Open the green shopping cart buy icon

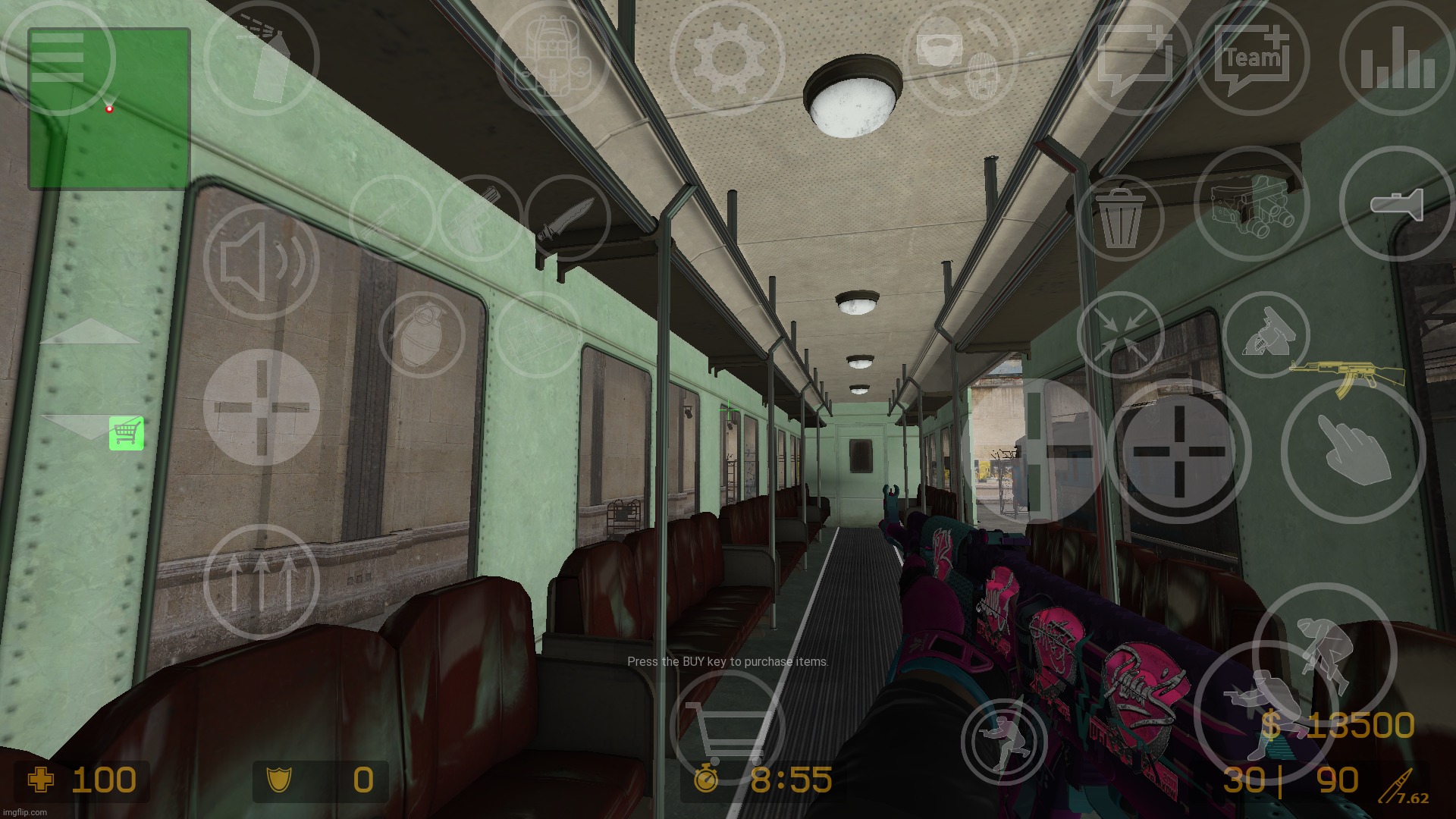point(126,433)
